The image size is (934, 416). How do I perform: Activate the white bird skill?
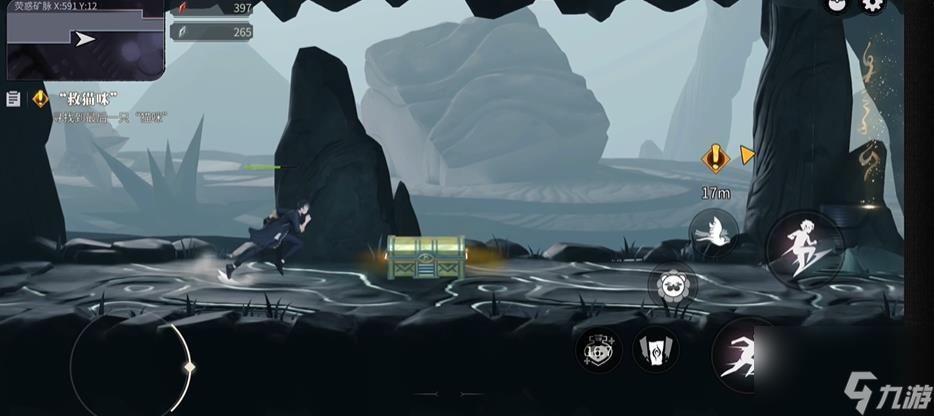(x=714, y=232)
